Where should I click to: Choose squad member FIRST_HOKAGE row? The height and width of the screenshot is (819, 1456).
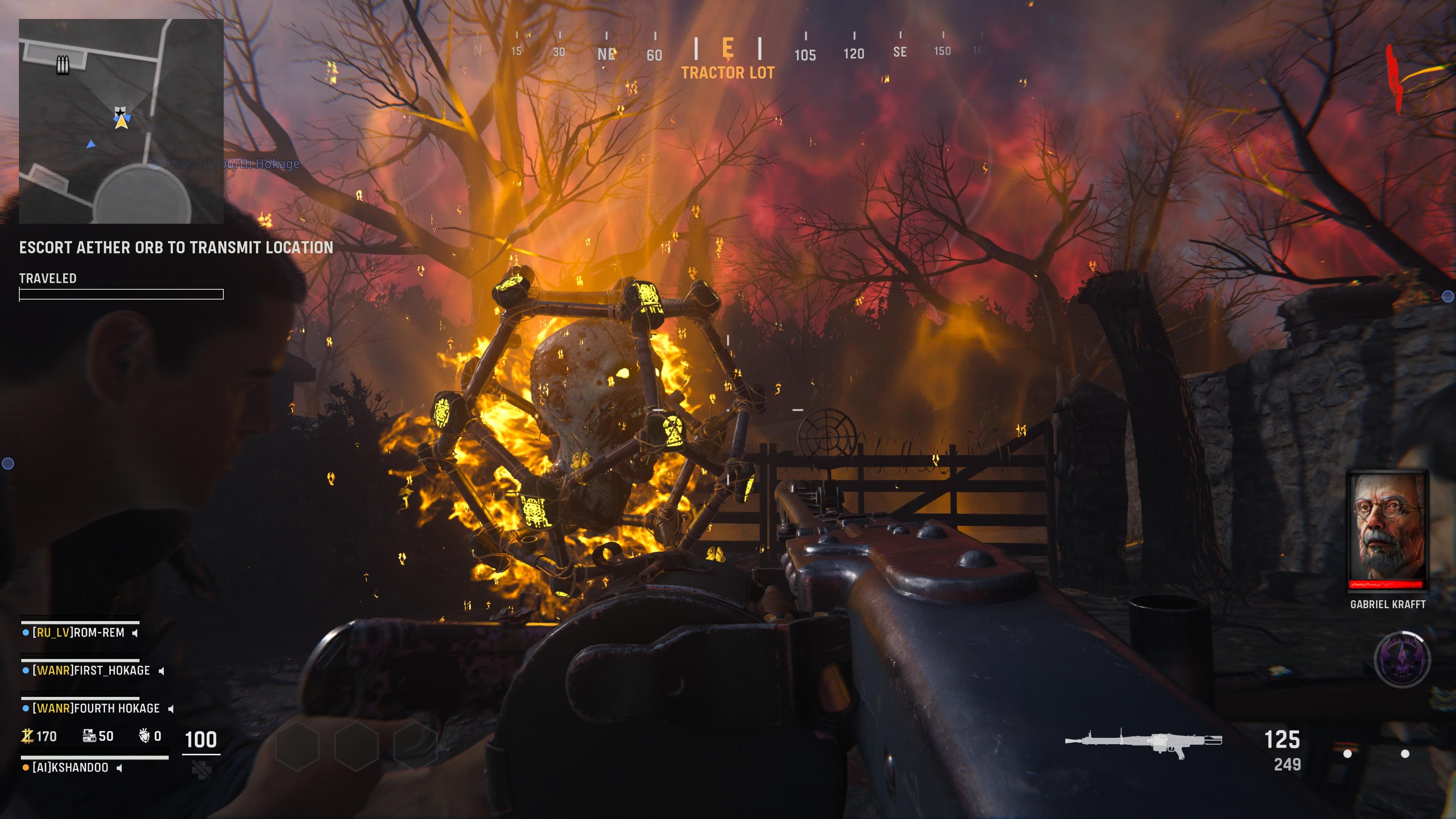coord(91,670)
